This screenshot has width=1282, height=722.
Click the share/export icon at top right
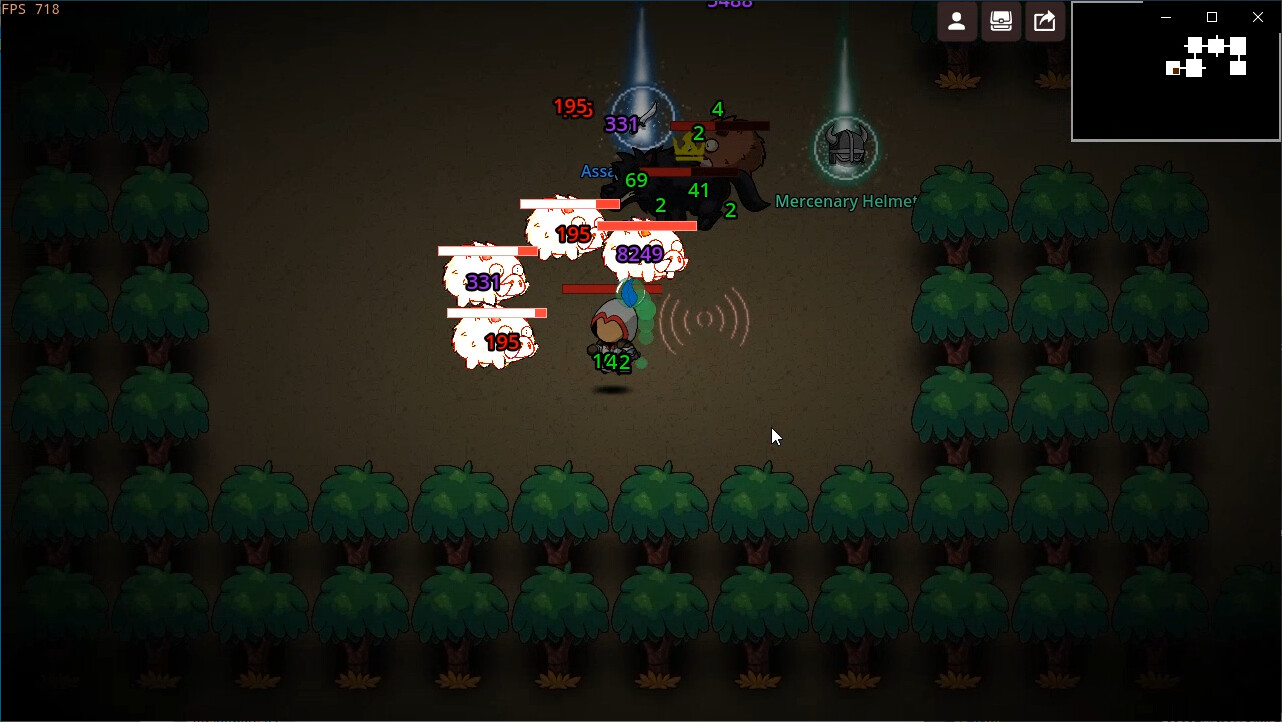[x=1044, y=21]
